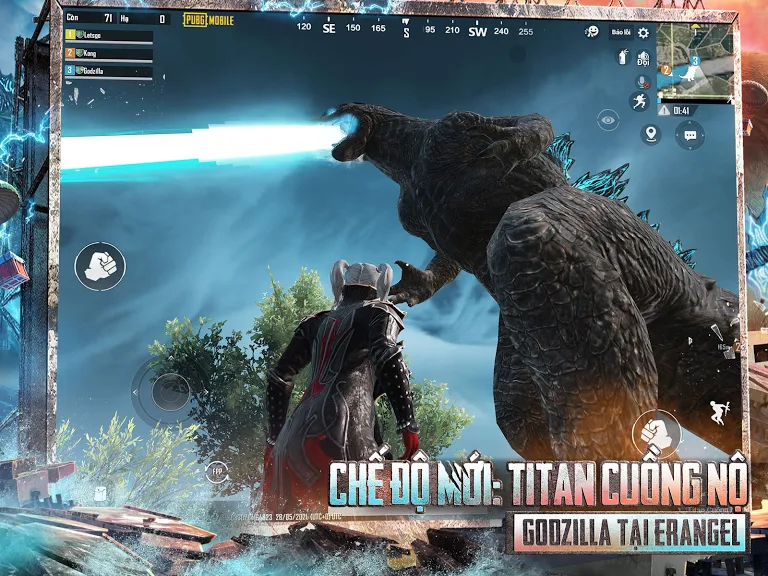This screenshot has width=768, height=576.
Task: Touch the movement joystick
Action: pos(170,390)
